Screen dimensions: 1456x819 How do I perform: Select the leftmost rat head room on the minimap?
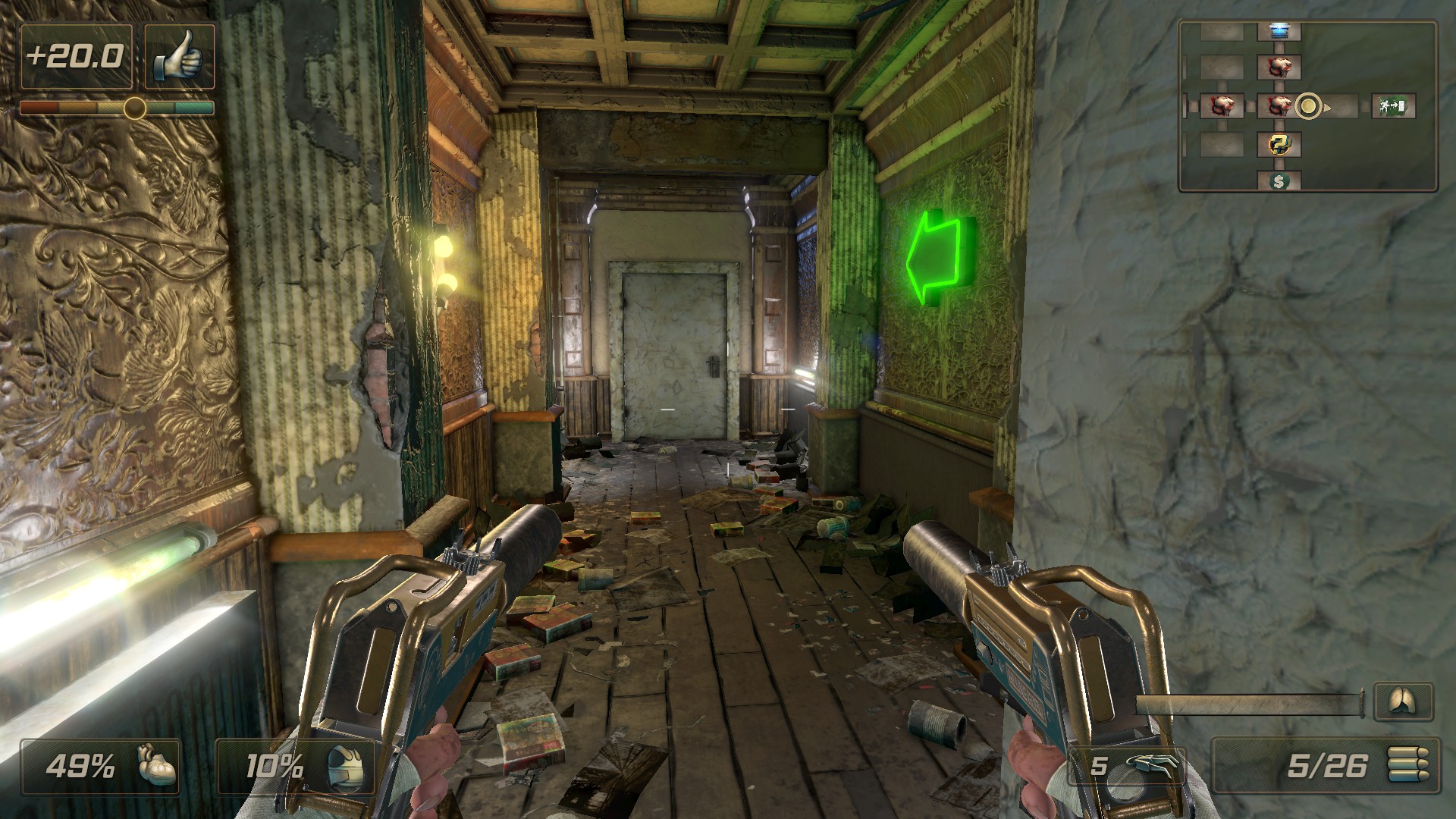(x=1222, y=105)
